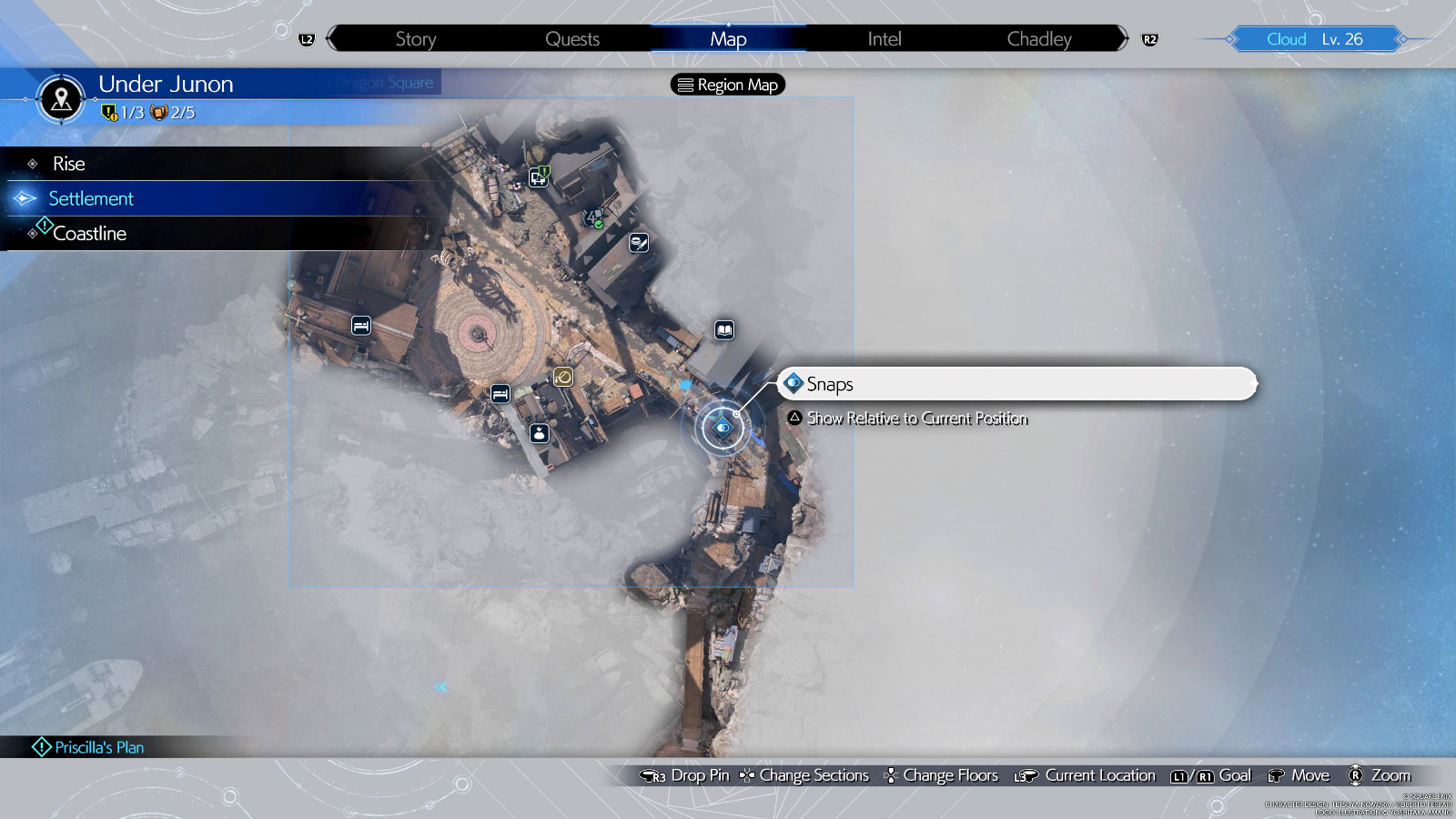The width and height of the screenshot is (1456, 819).
Task: Select the coins shop icon on the map
Action: point(638,242)
